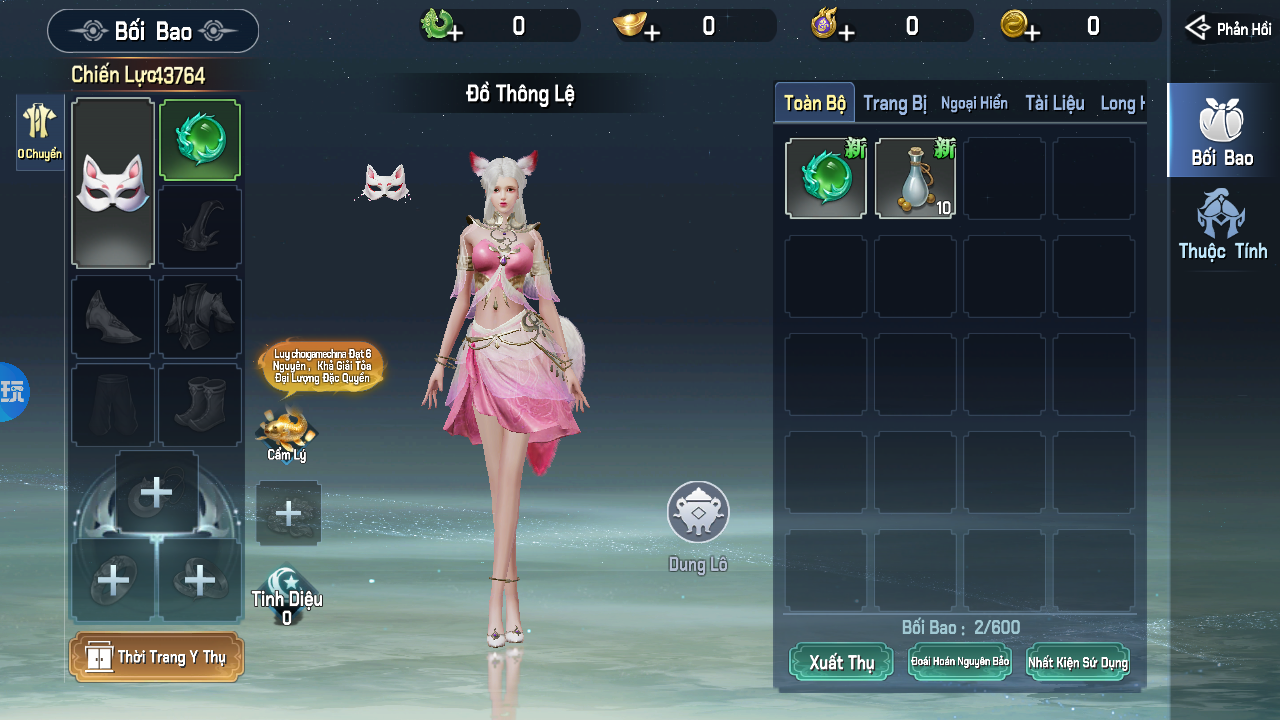1280x720 pixels.
Task: Activate the Nhất Kiện Sử Dụng button
Action: pyautogui.click(x=1077, y=662)
